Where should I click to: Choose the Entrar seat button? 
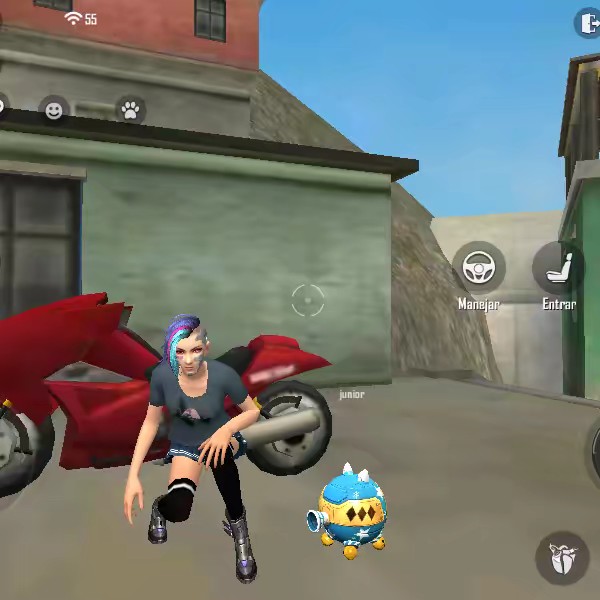point(560,267)
